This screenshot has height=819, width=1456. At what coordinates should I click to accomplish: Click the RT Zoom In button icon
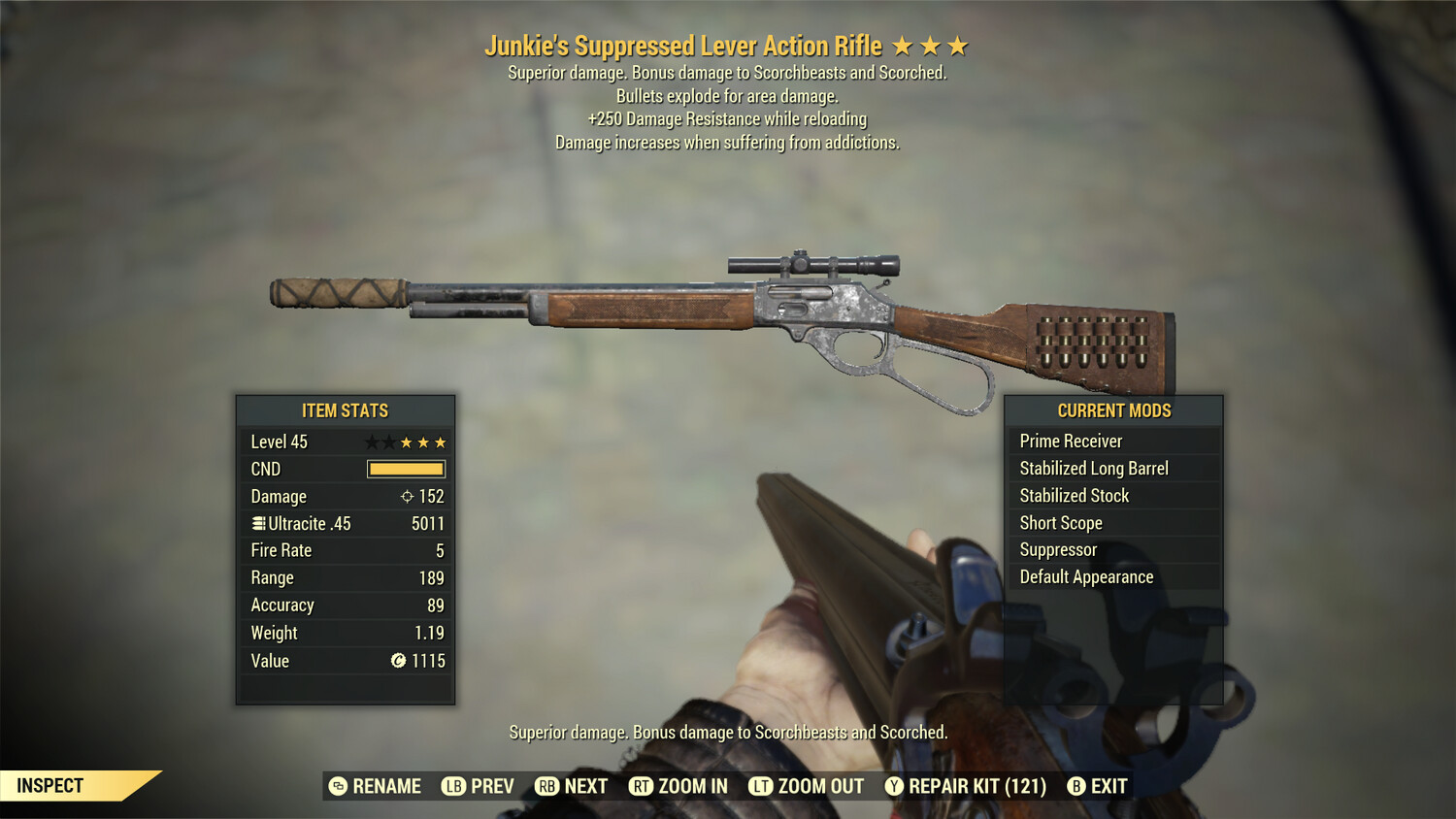click(642, 786)
